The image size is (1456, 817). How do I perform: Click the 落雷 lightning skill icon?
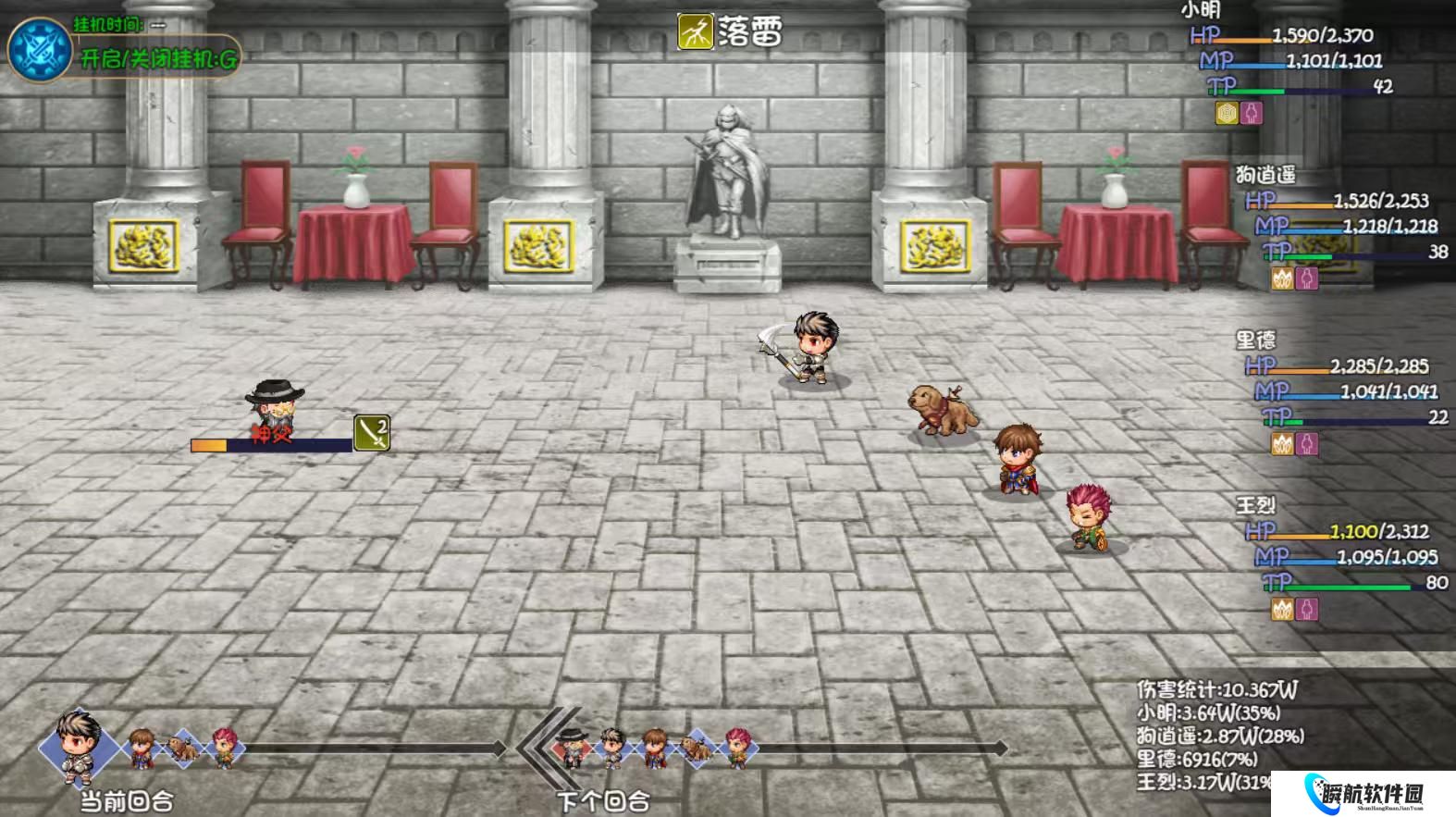695,32
